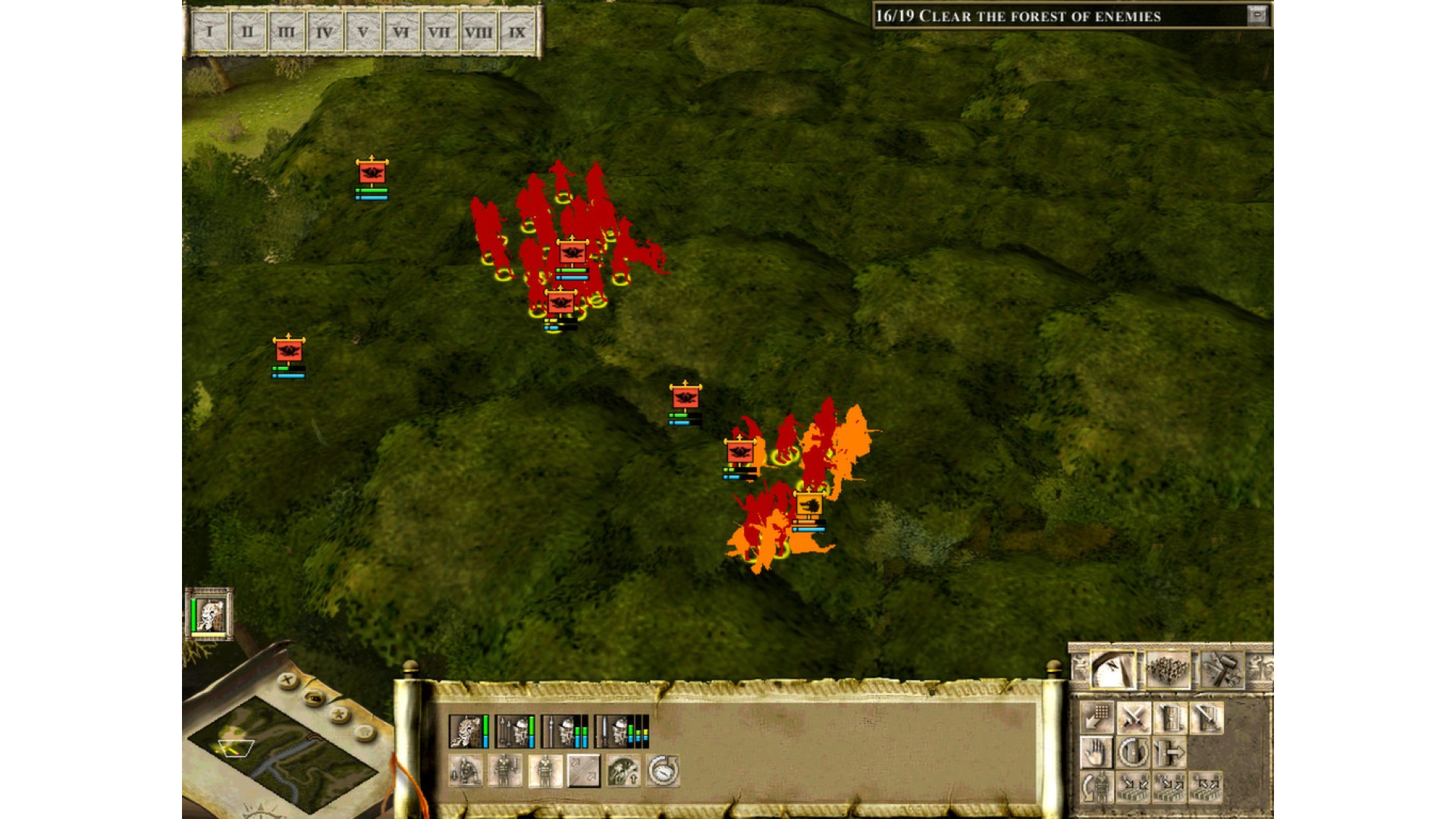Choose control group IX tablet
This screenshot has width=1456, height=819.
click(517, 33)
